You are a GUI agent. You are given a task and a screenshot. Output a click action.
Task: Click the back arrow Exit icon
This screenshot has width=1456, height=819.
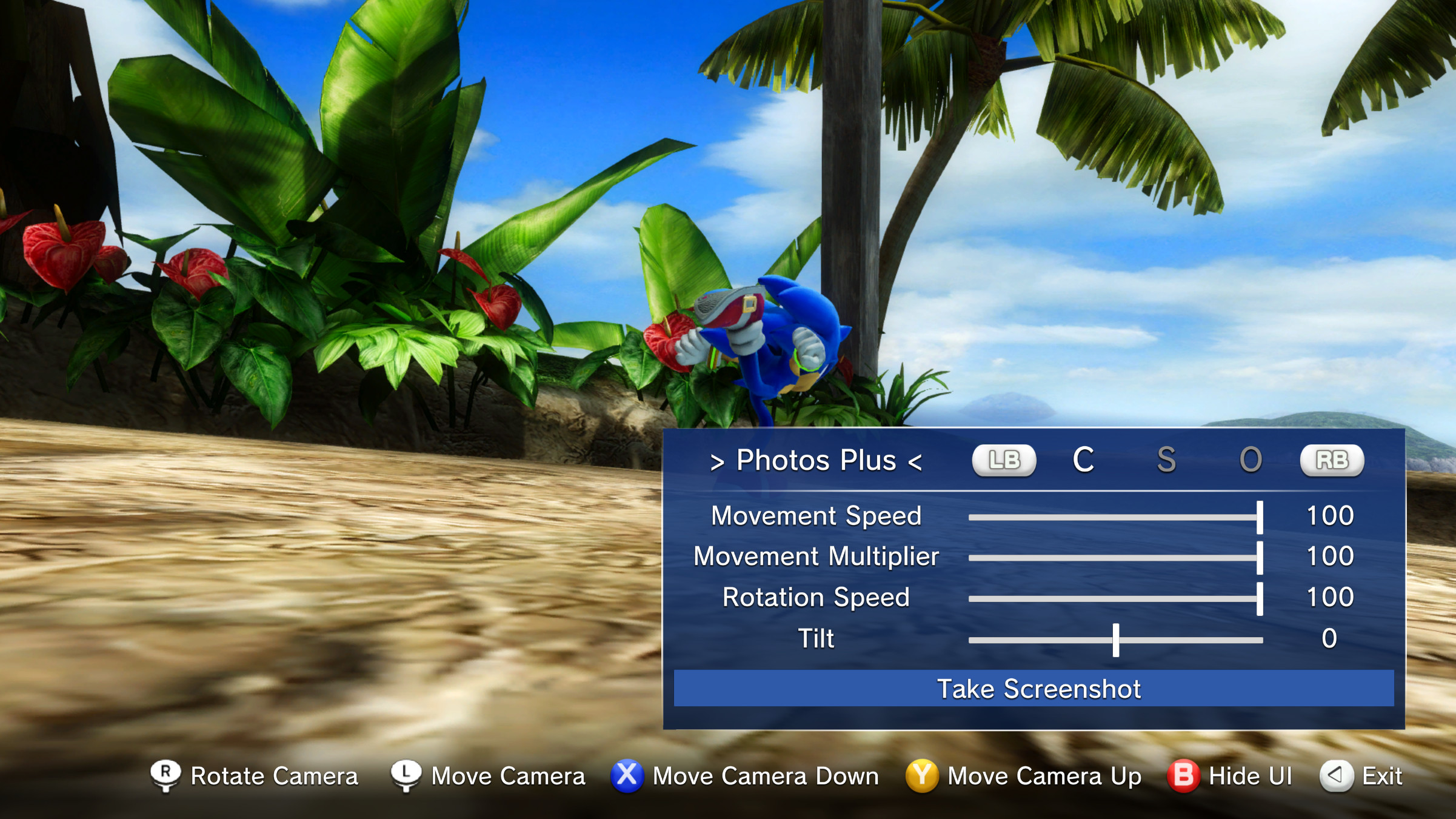1336,775
